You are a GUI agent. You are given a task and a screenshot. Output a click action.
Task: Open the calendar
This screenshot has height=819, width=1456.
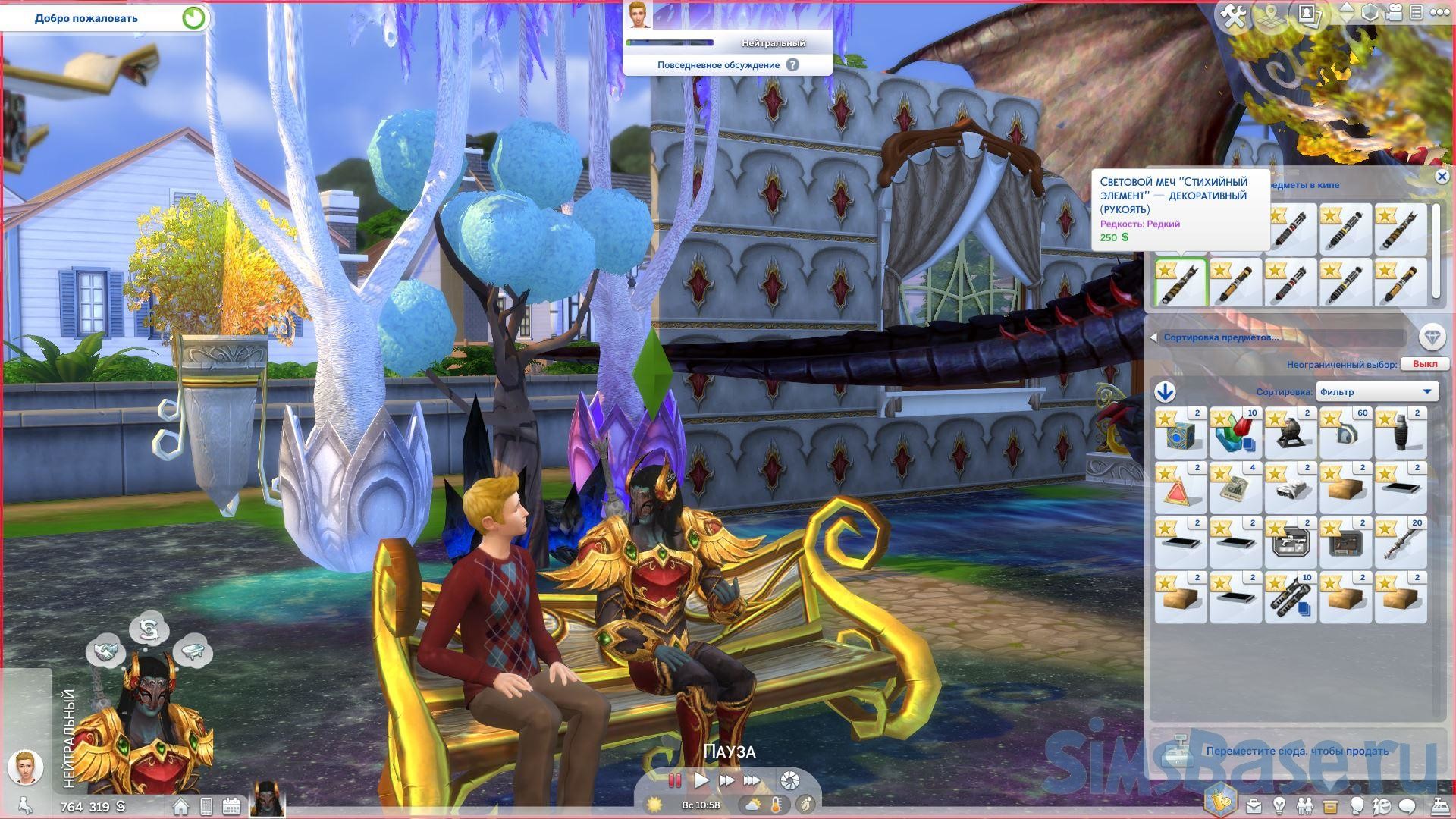231,806
